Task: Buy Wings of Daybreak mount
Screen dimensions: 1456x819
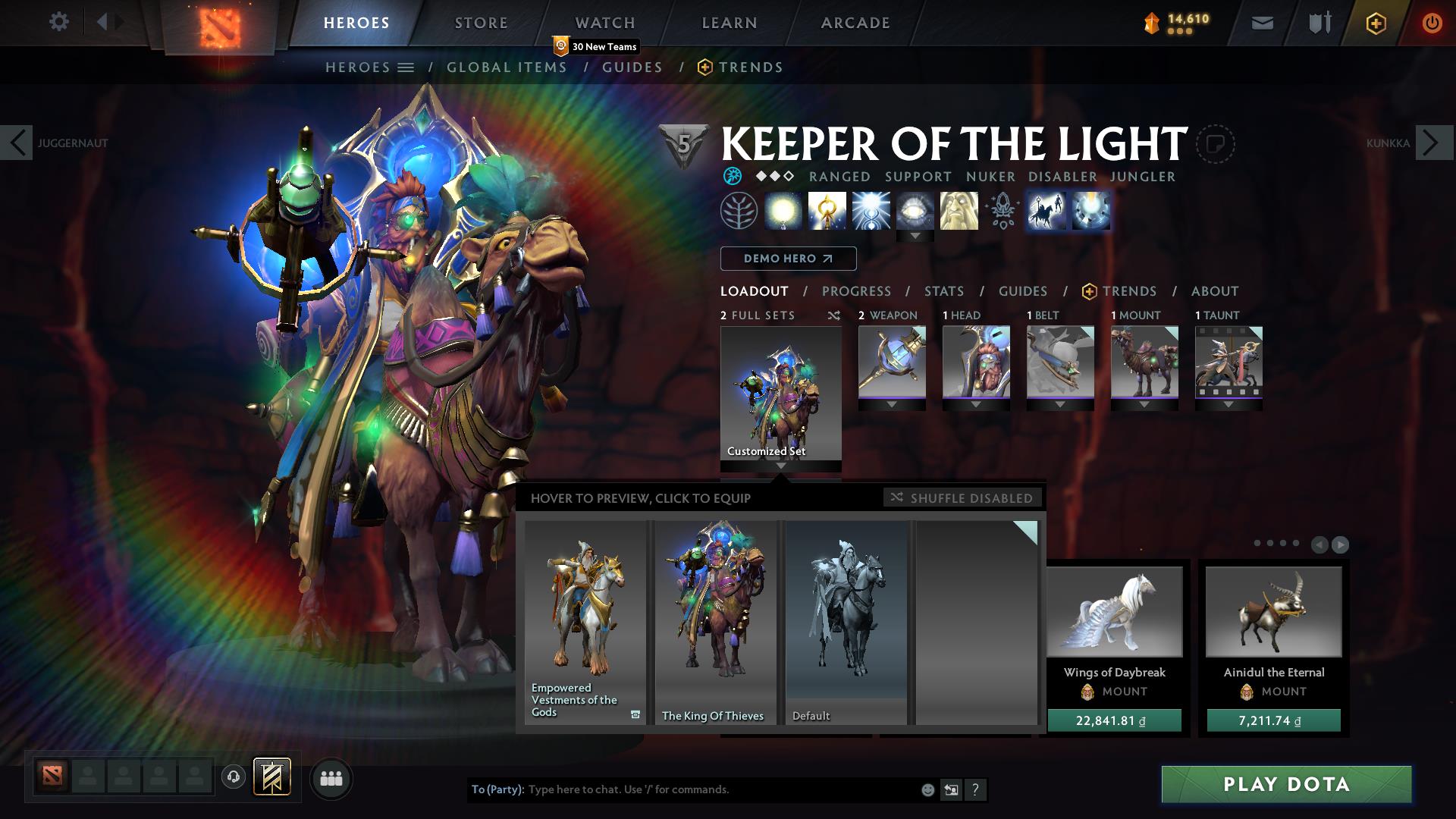Action: (x=1114, y=720)
